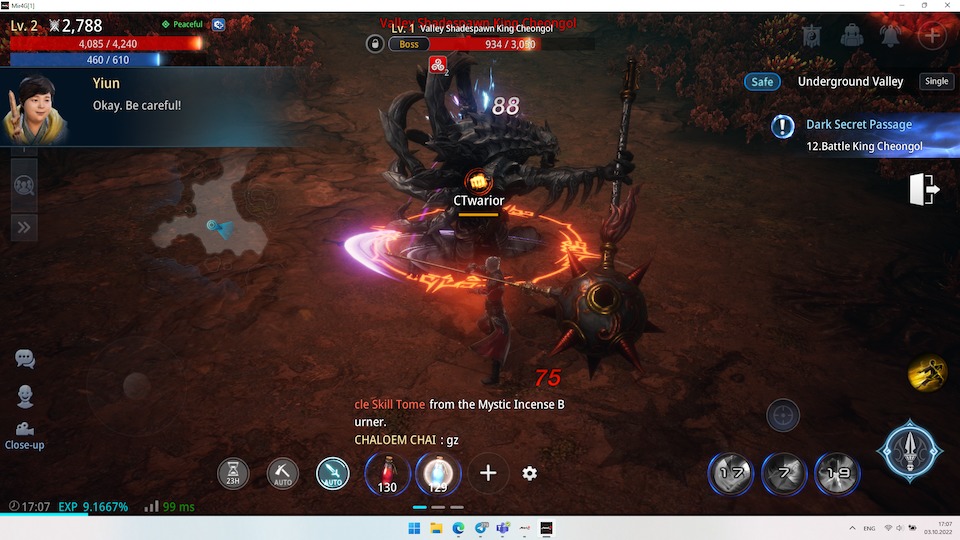Use the red health potion slot

[387, 472]
